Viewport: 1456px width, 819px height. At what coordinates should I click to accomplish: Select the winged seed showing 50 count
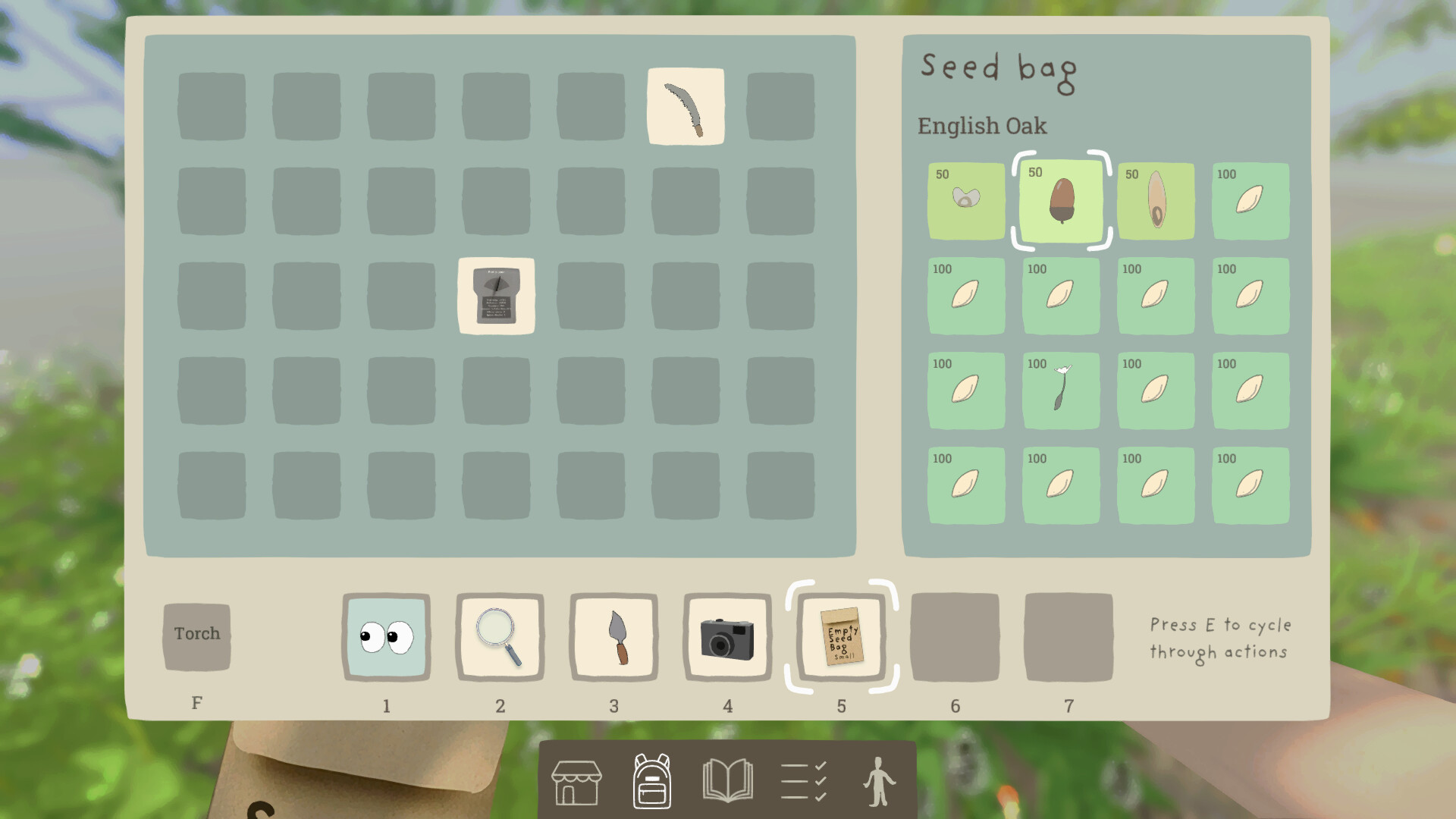1156,201
